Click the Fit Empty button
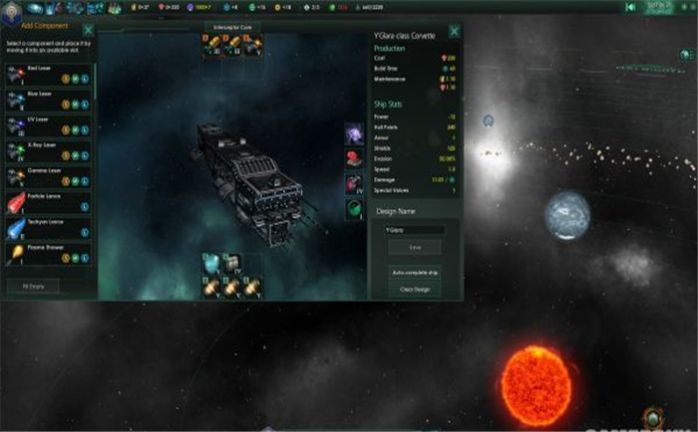Image resolution: width=698 pixels, height=432 pixels. 34,286
